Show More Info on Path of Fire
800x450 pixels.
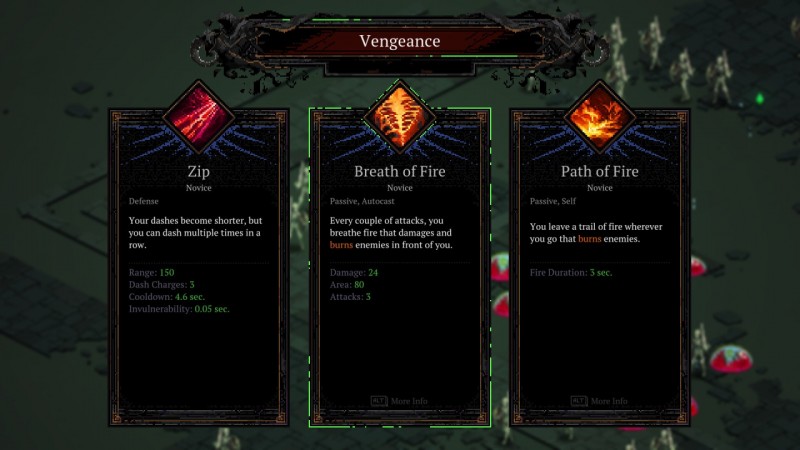599,401
